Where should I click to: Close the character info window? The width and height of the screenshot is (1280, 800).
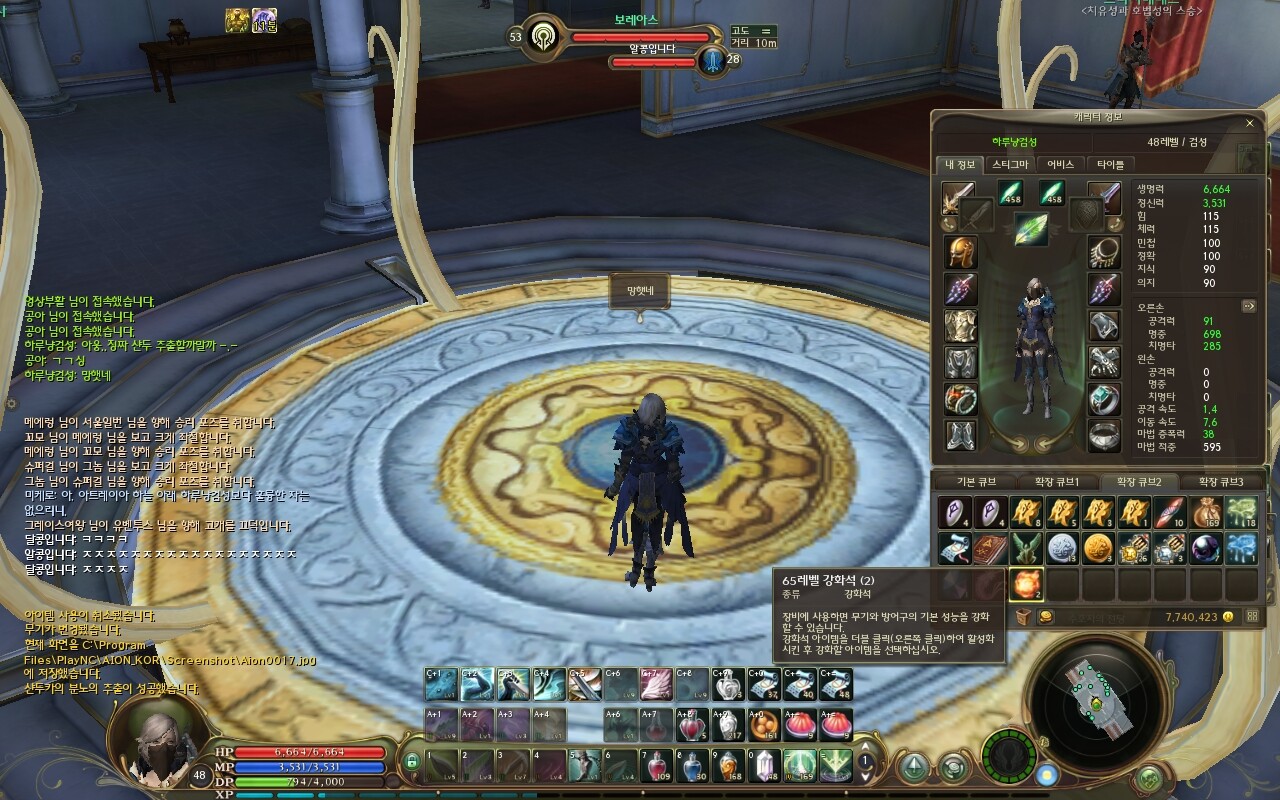[1249, 123]
